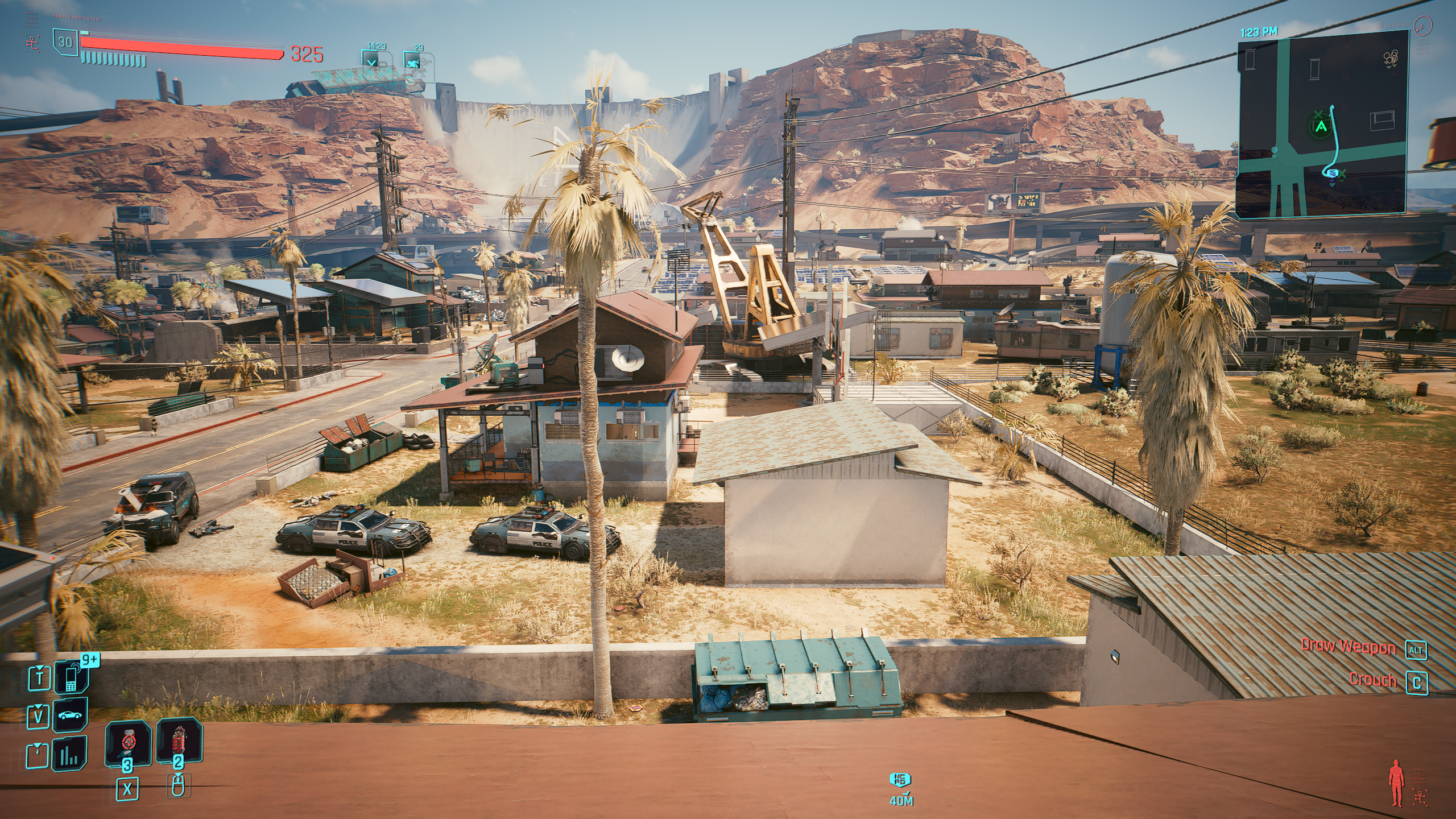1456x819 pixels.
Task: Select the green A marker on minimap
Action: [1321, 127]
